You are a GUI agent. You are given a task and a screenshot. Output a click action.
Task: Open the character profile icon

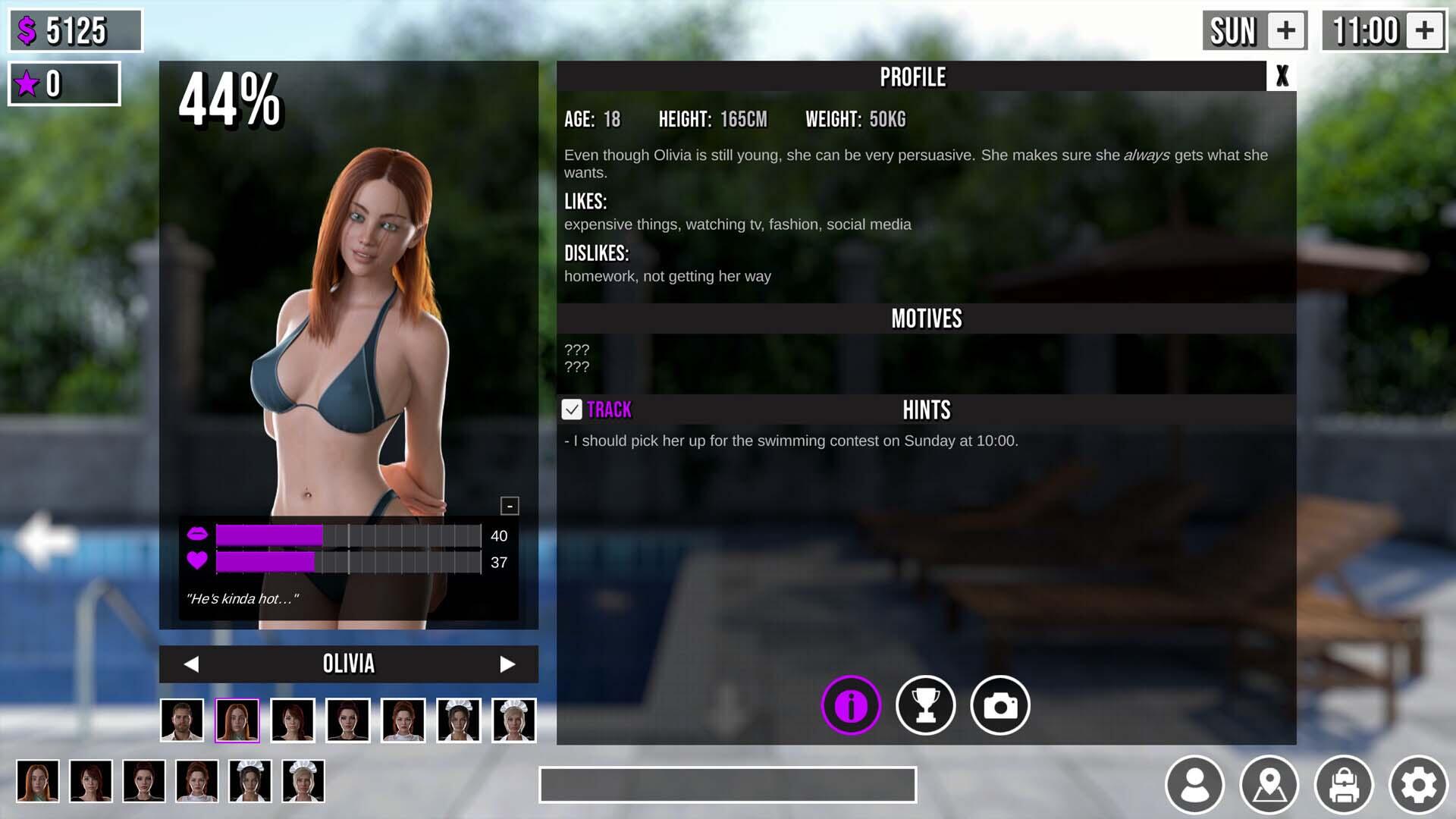pyautogui.click(x=1194, y=784)
